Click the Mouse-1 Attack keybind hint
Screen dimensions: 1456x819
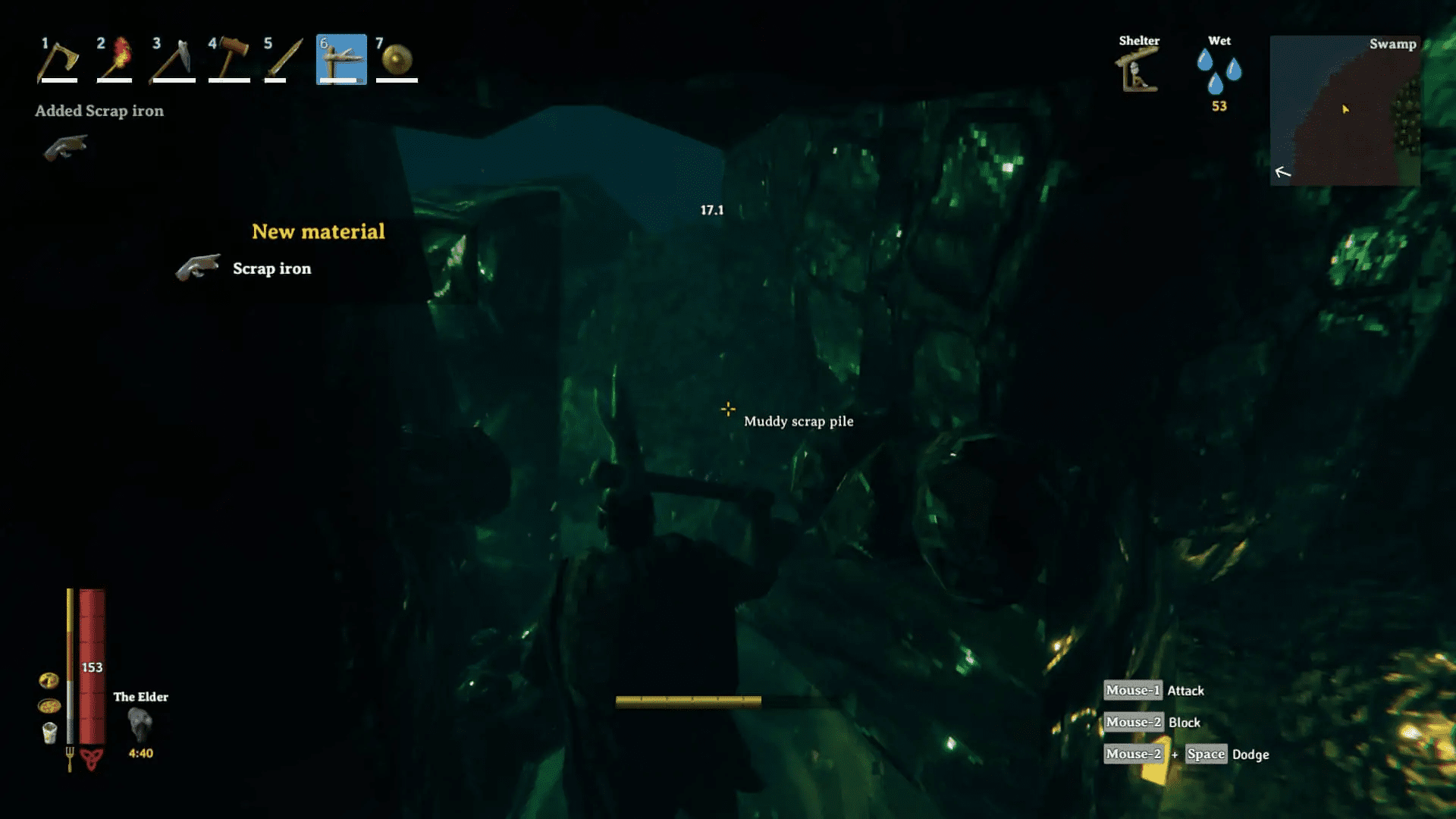point(1153,690)
